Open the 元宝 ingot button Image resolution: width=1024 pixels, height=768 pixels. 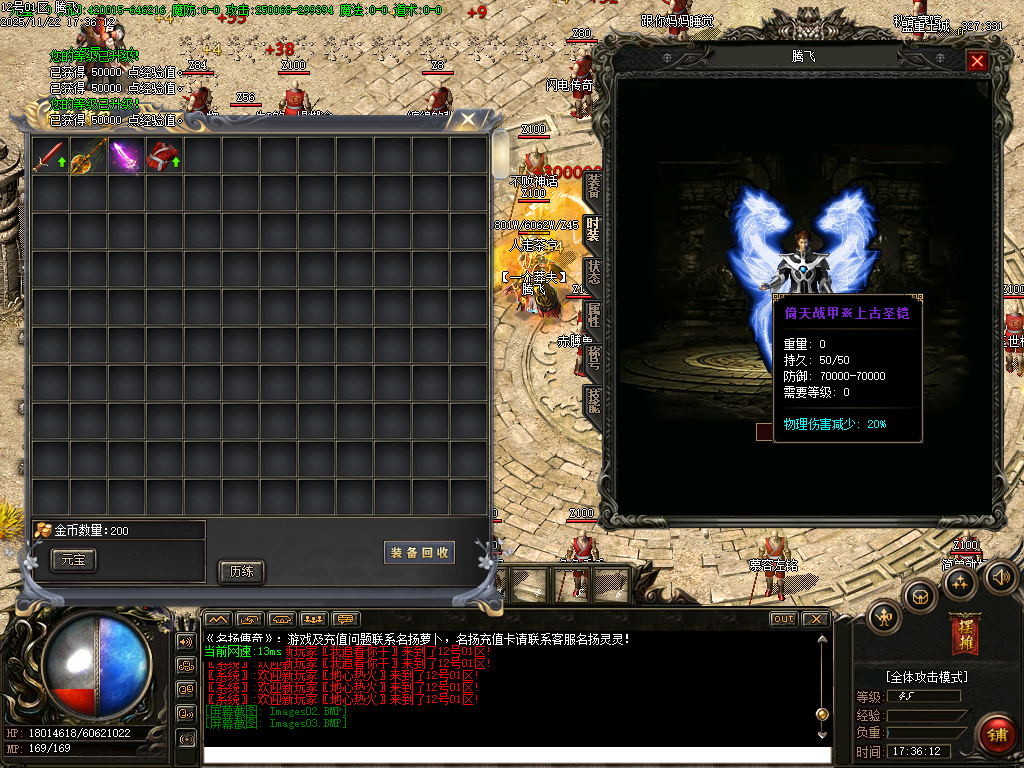(74, 560)
